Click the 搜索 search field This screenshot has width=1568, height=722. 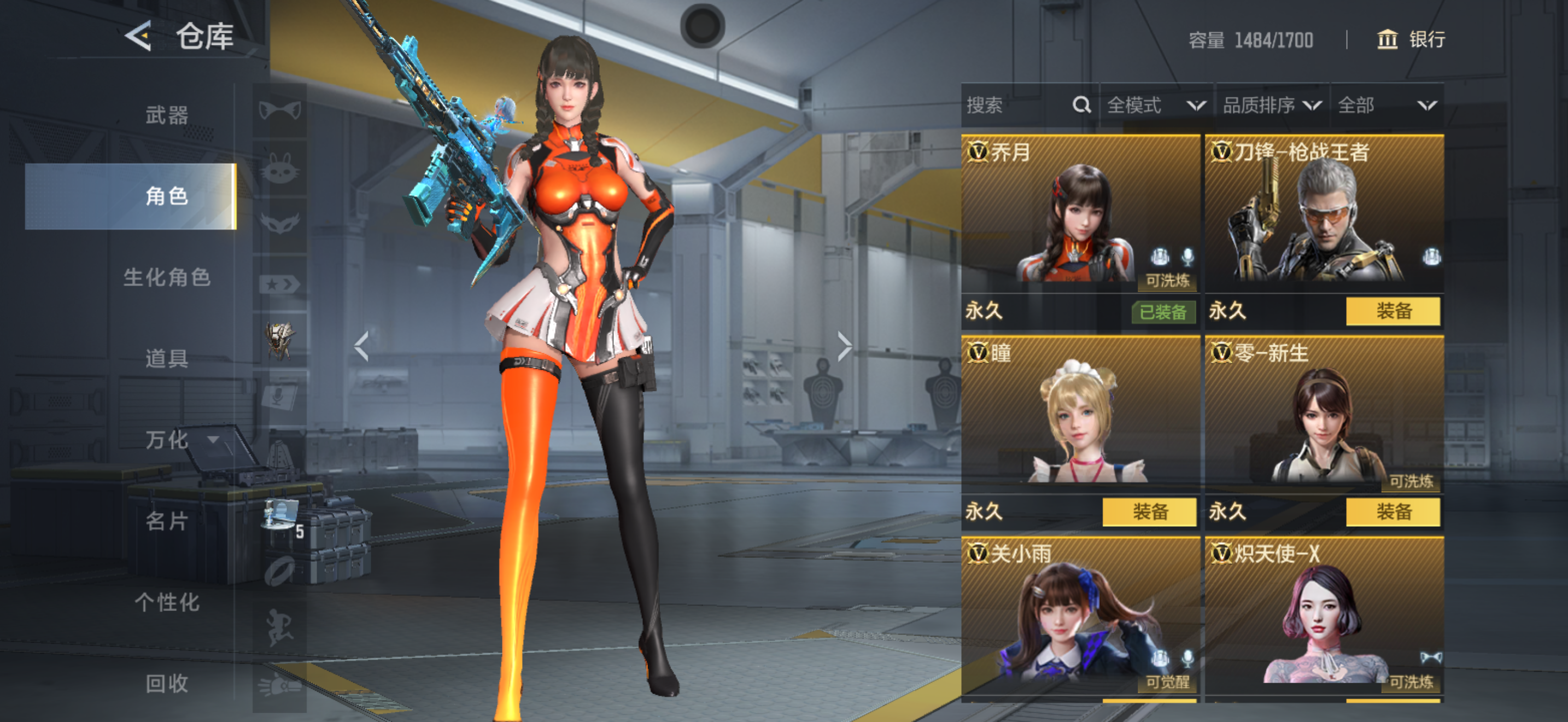point(1016,106)
